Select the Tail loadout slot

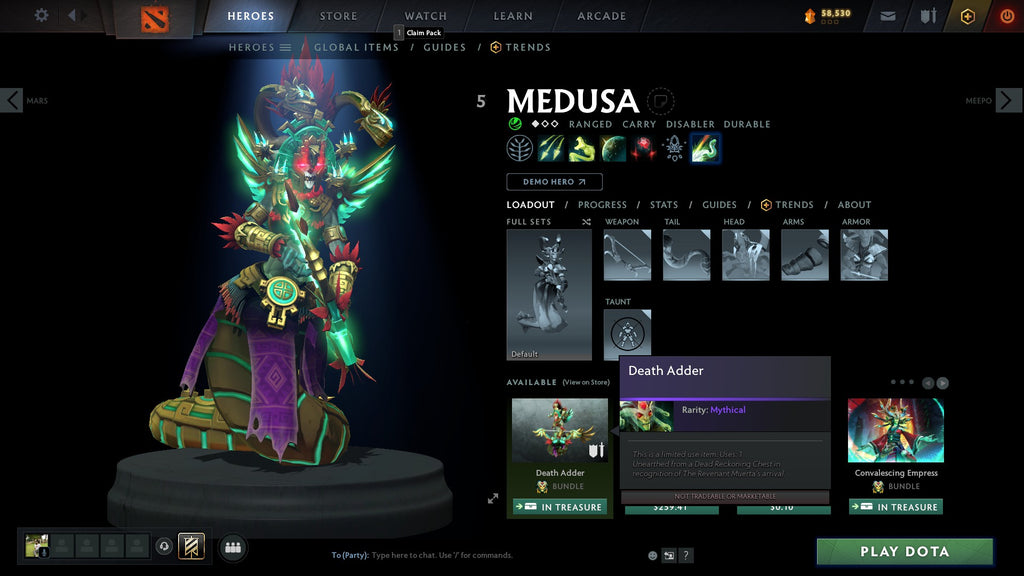[686, 255]
